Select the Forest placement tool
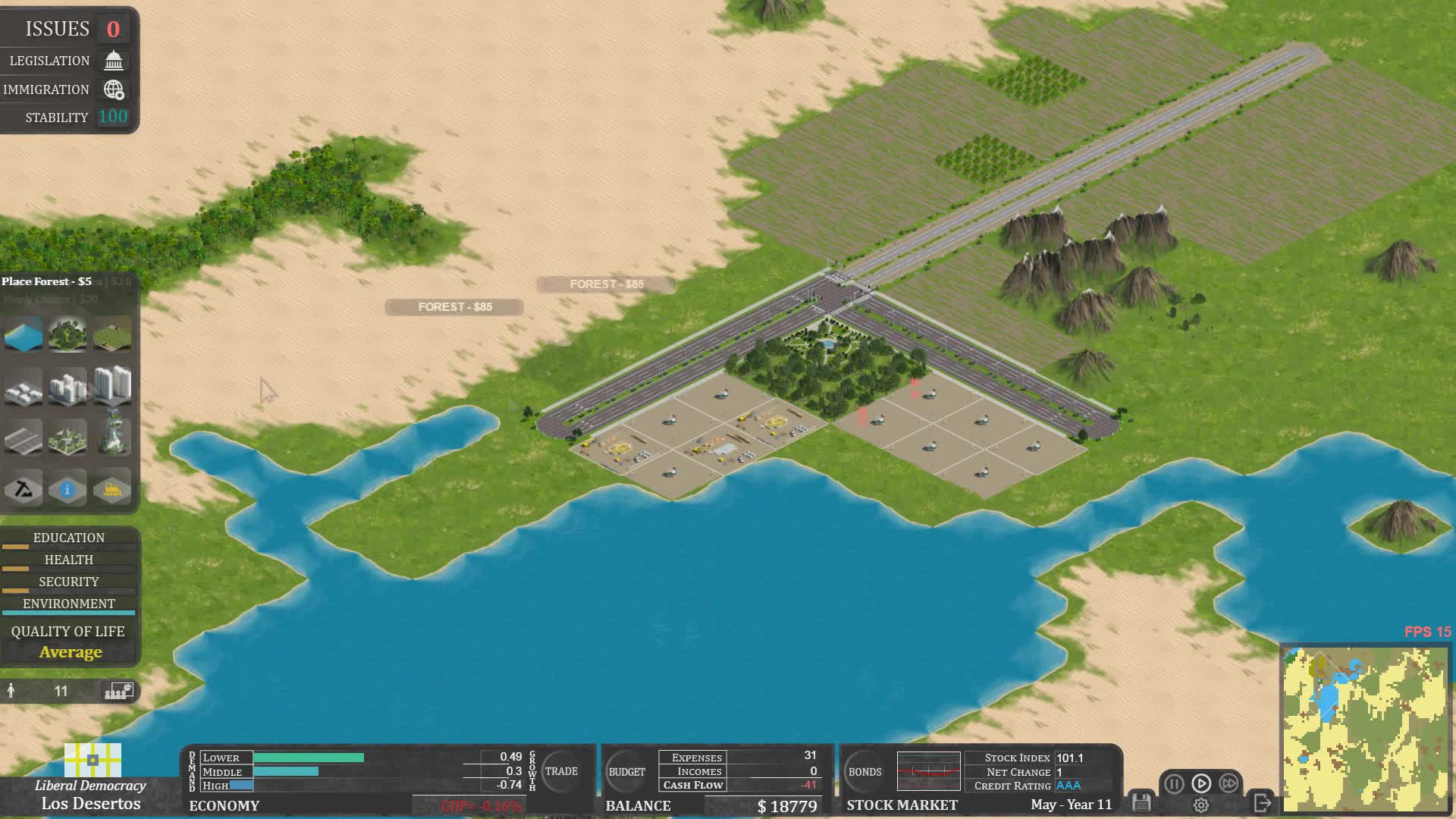The width and height of the screenshot is (1456, 819). (67, 334)
